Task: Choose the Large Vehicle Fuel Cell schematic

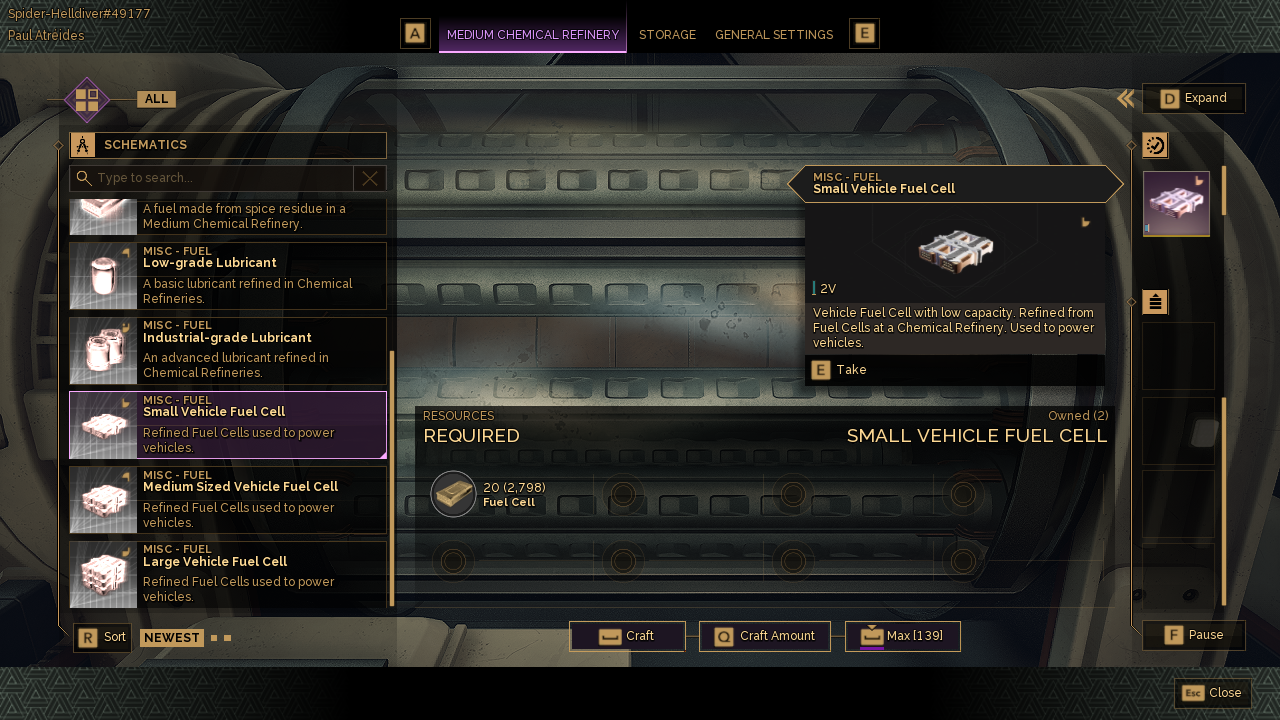Action: point(228,574)
